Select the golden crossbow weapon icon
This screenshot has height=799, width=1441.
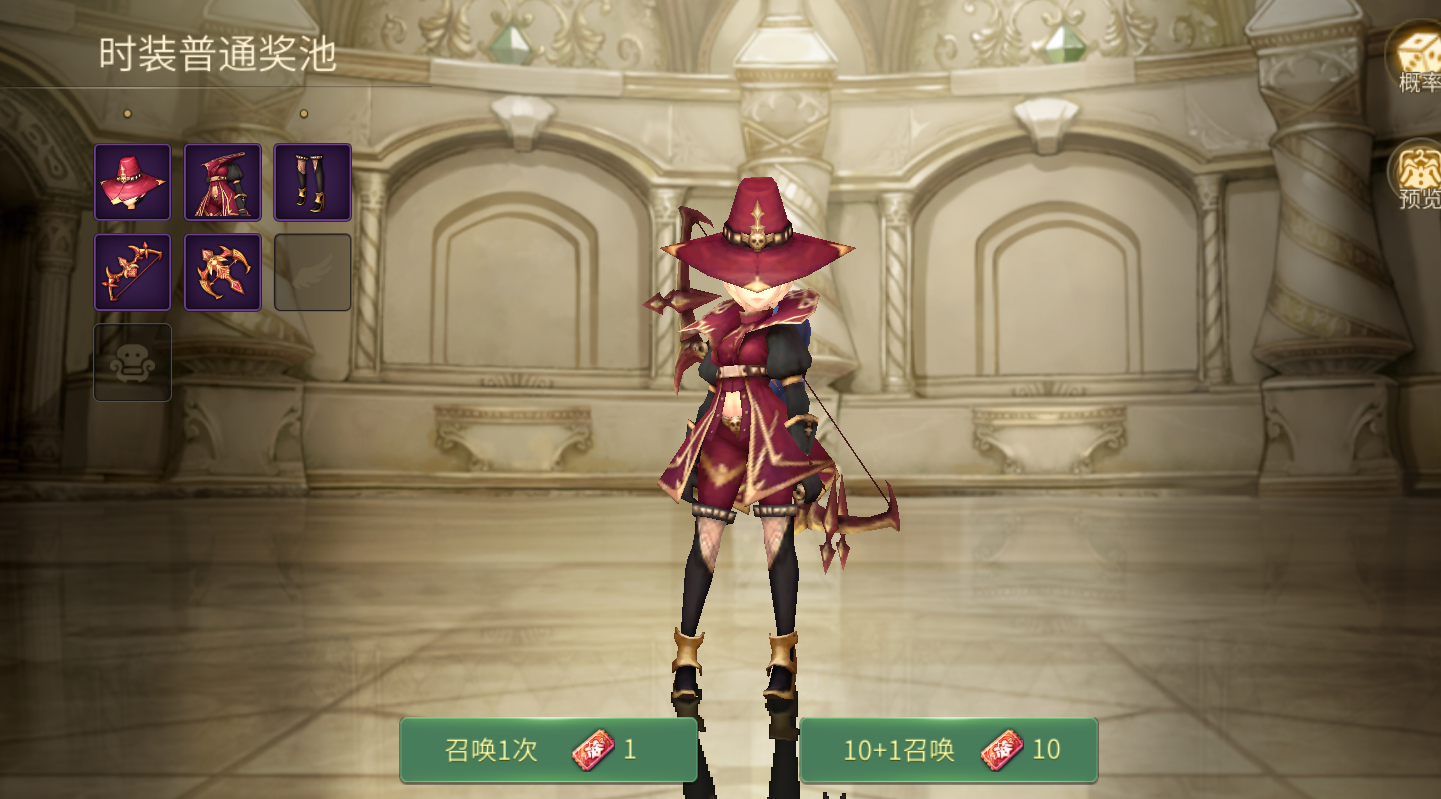222,272
